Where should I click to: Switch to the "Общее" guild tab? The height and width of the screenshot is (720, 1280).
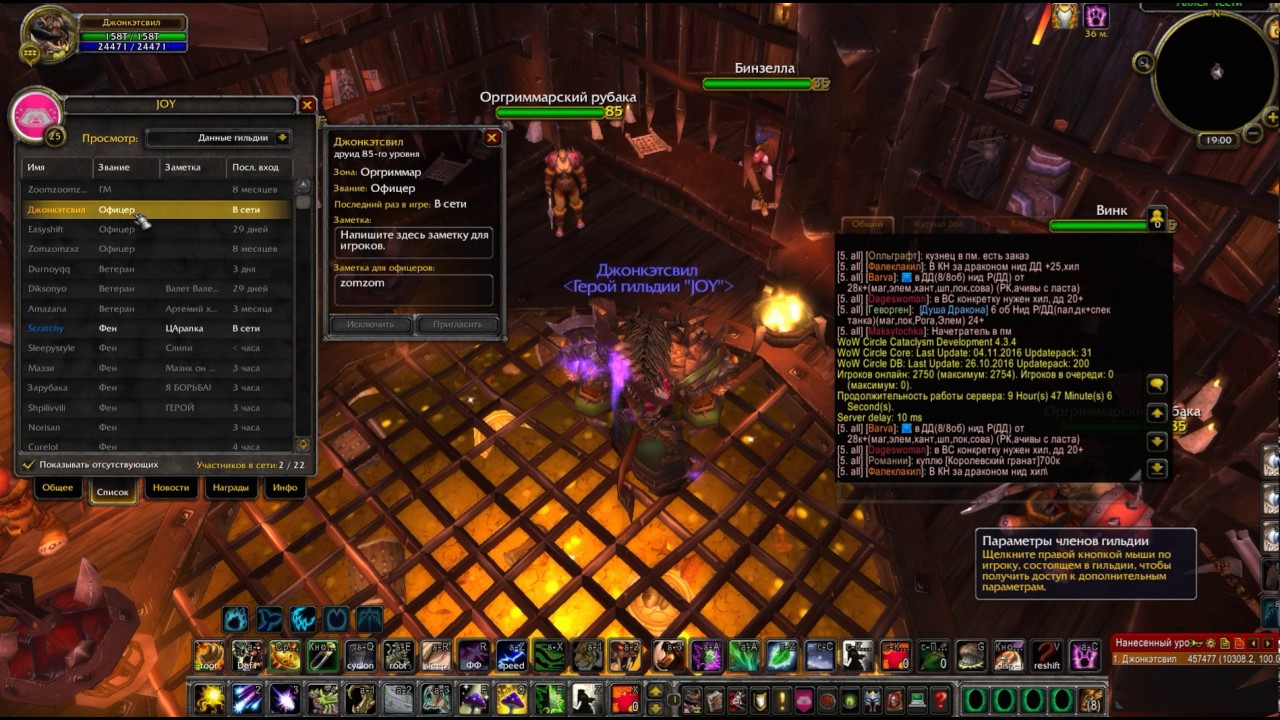[58, 488]
